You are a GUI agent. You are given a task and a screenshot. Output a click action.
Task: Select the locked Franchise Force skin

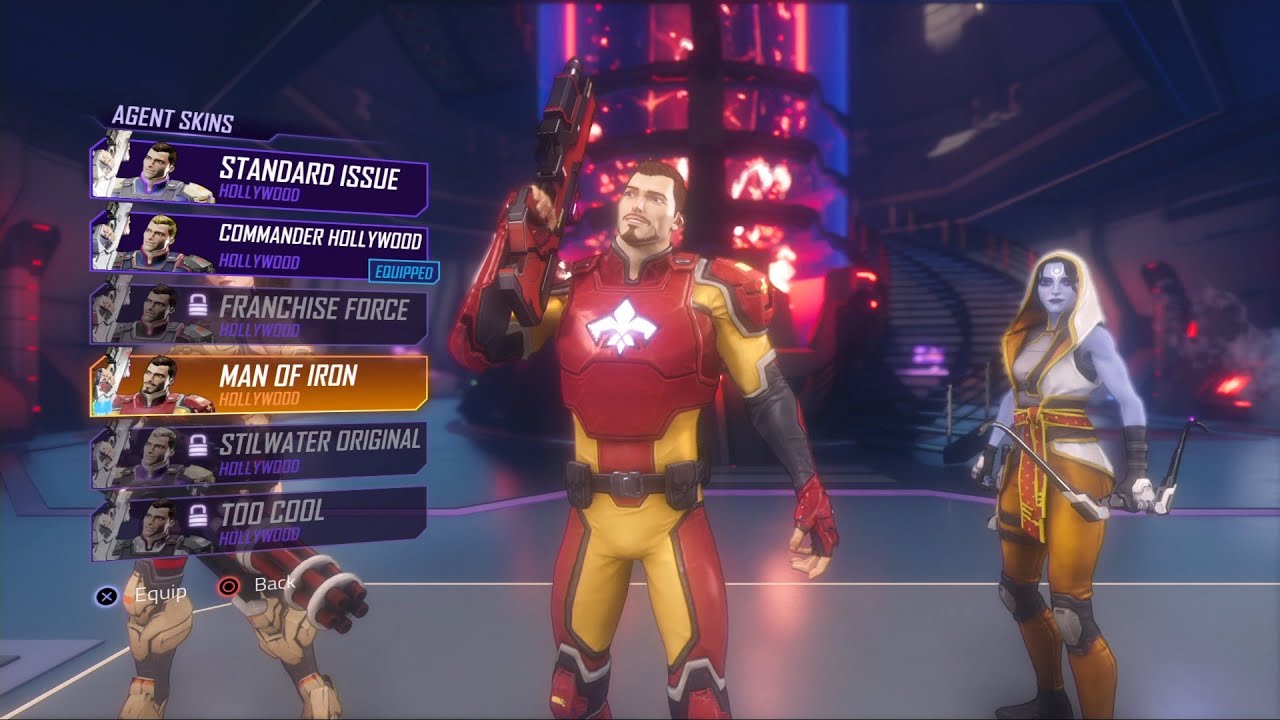pyautogui.click(x=260, y=314)
